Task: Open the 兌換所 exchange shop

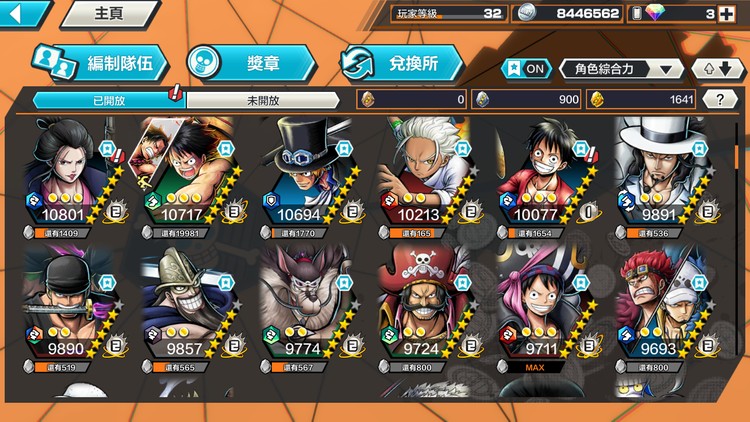Action: point(402,64)
